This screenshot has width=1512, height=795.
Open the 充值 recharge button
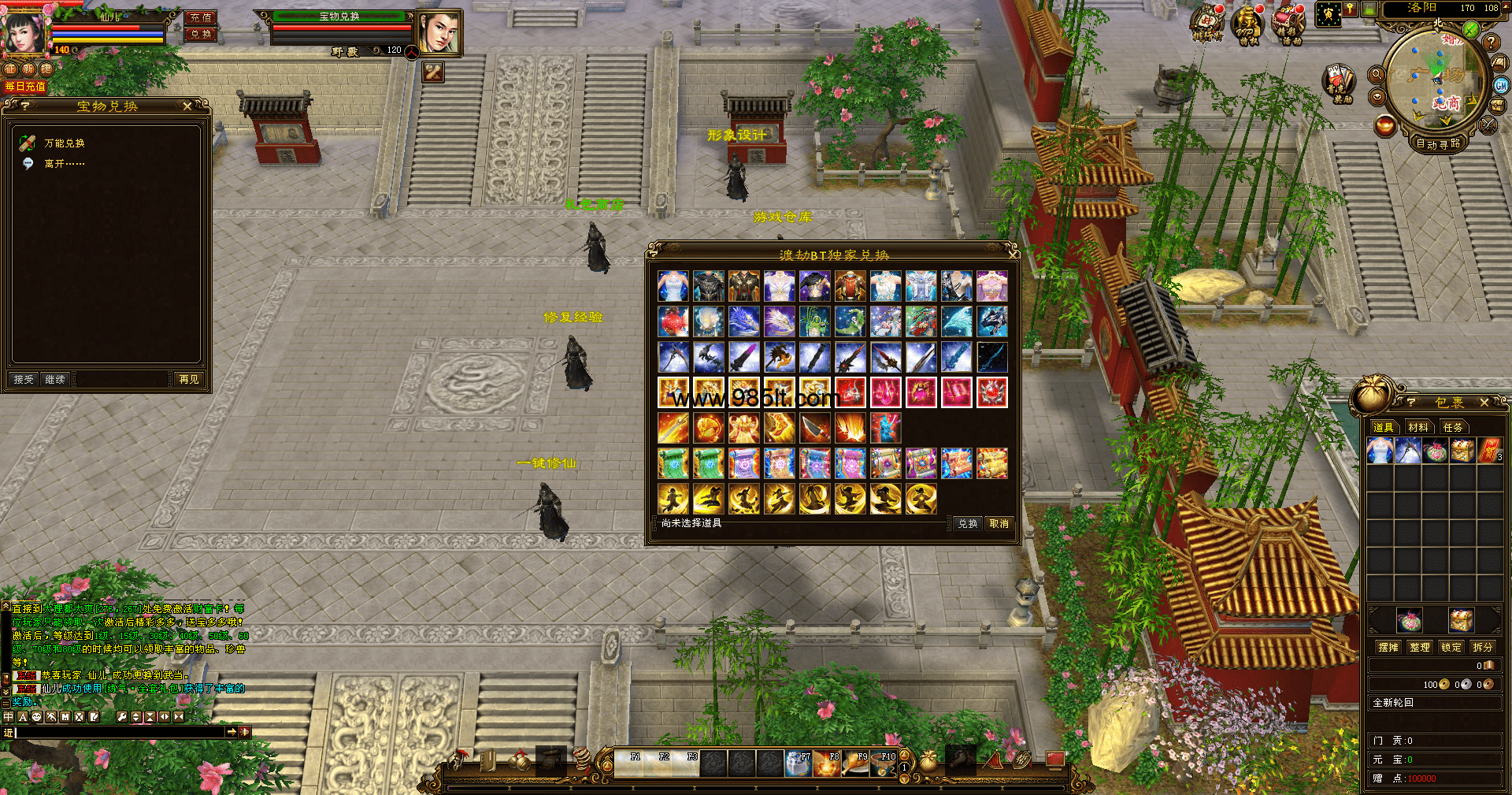(x=201, y=17)
